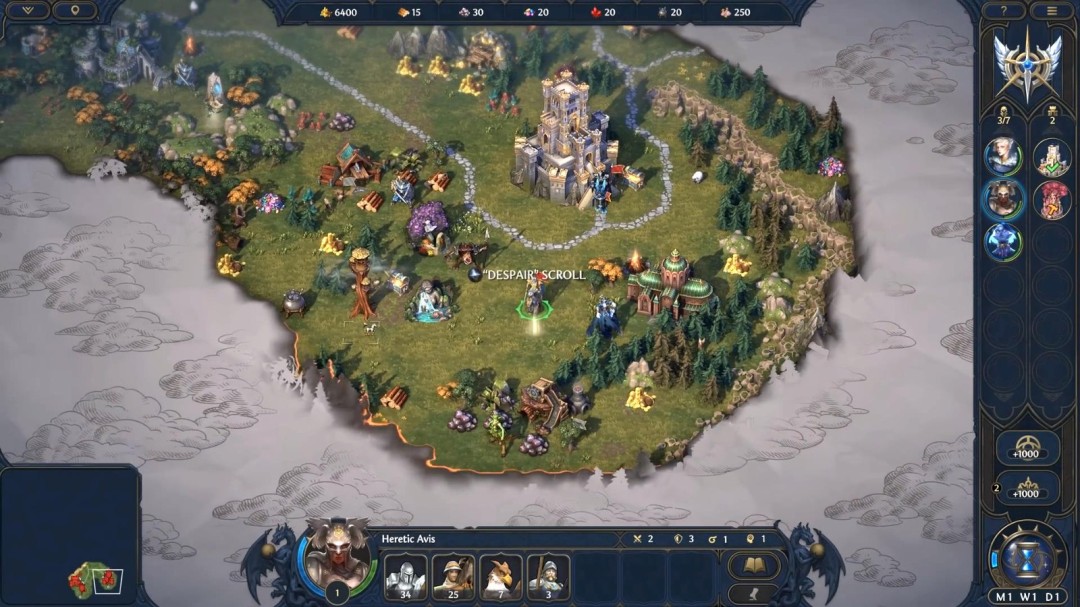Click the minimap

[x=70, y=535]
